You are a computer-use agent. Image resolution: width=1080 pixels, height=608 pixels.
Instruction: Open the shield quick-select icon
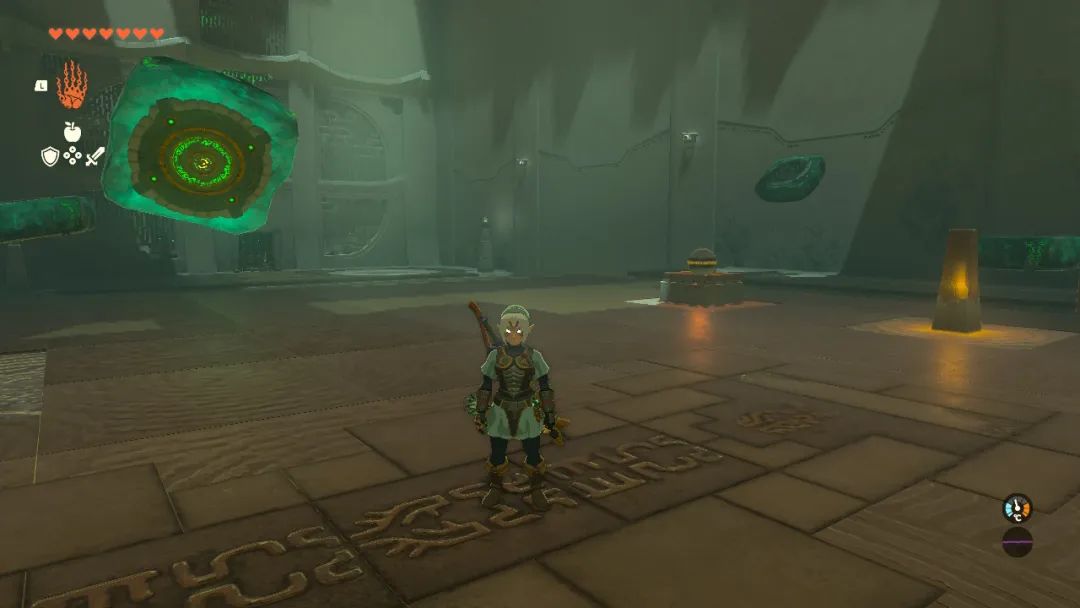point(49,156)
